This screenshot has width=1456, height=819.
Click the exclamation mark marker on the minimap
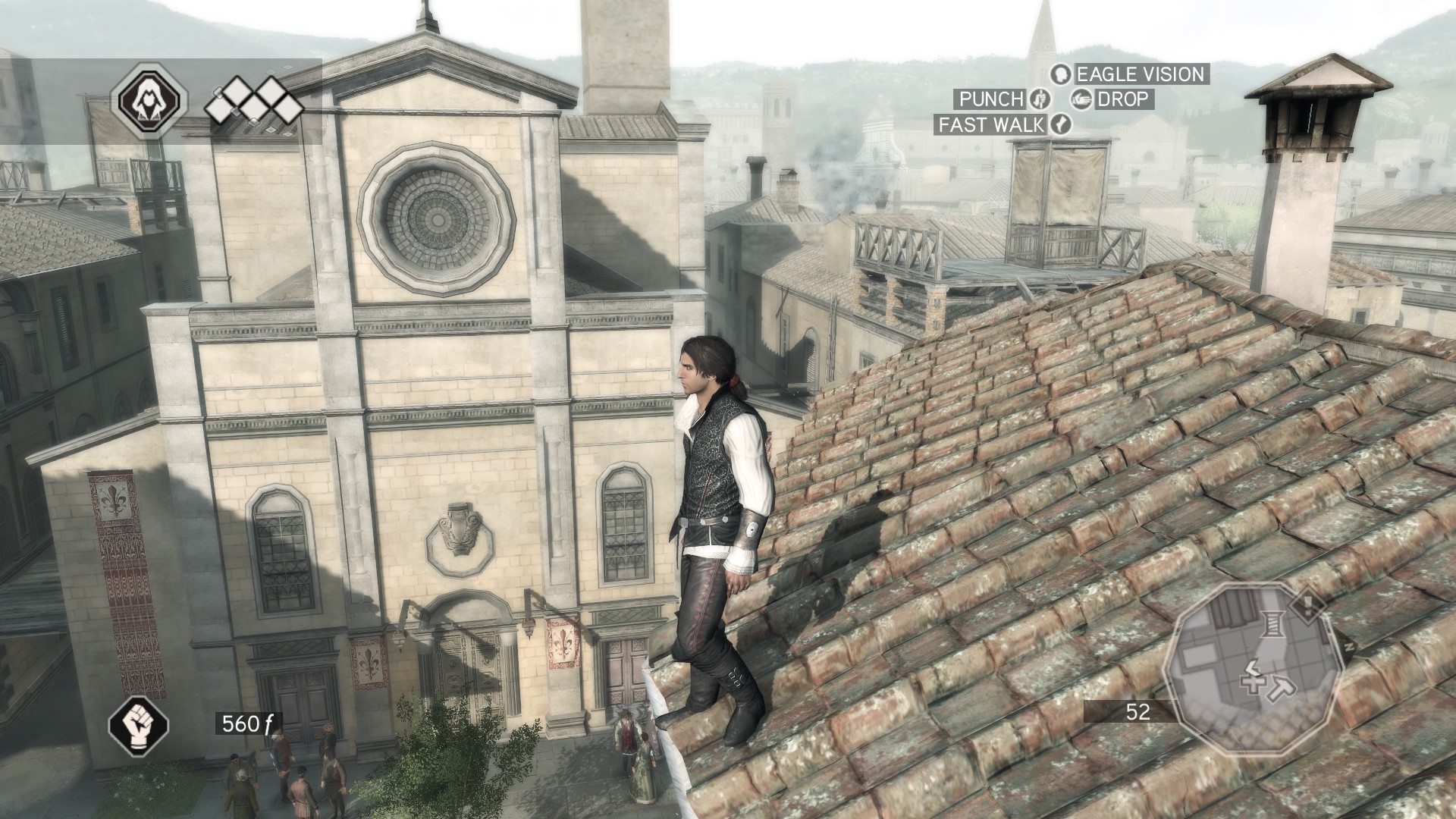(1307, 606)
